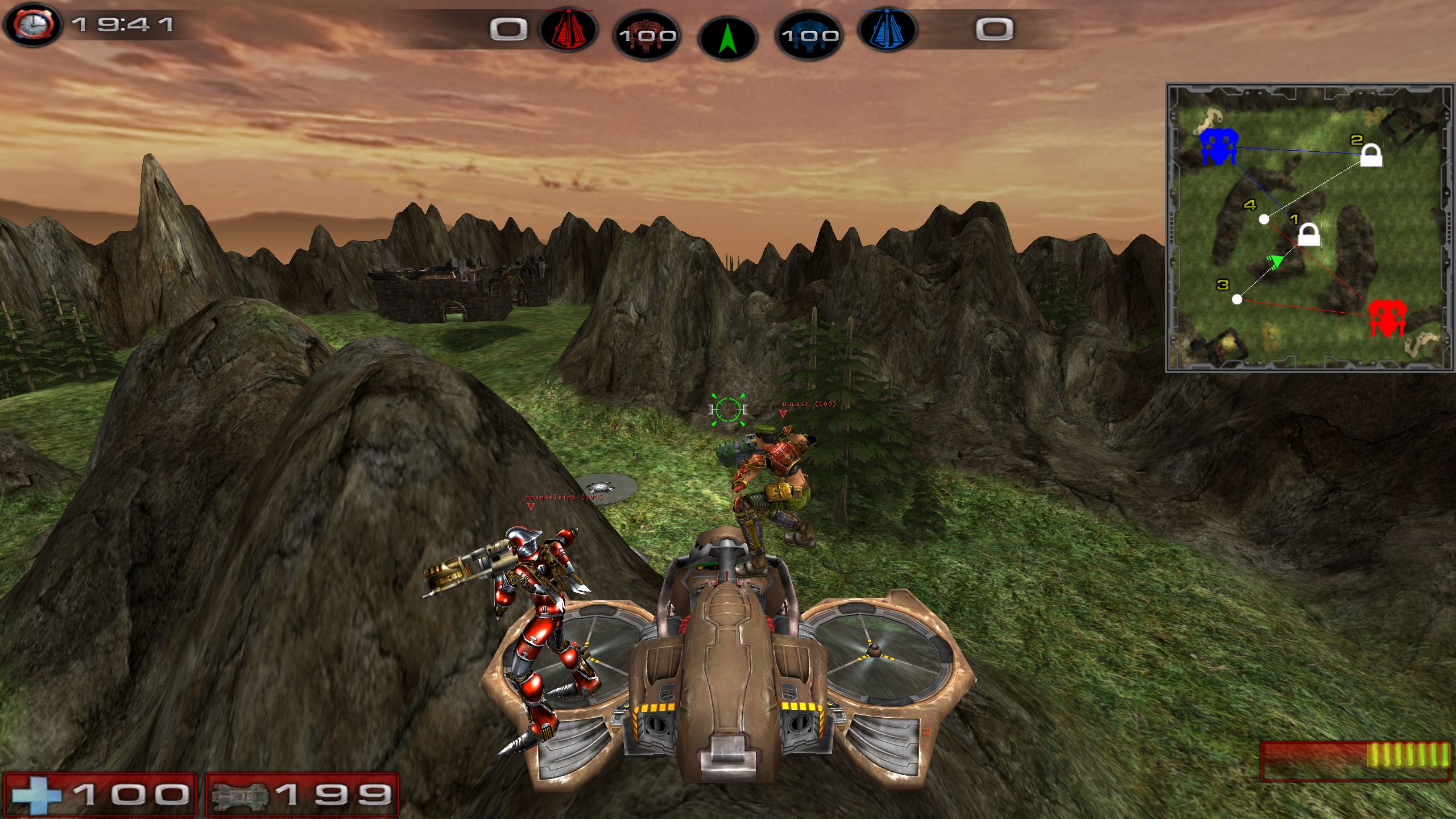
Task: Select the blue power core on minimap
Action: (x=1218, y=146)
